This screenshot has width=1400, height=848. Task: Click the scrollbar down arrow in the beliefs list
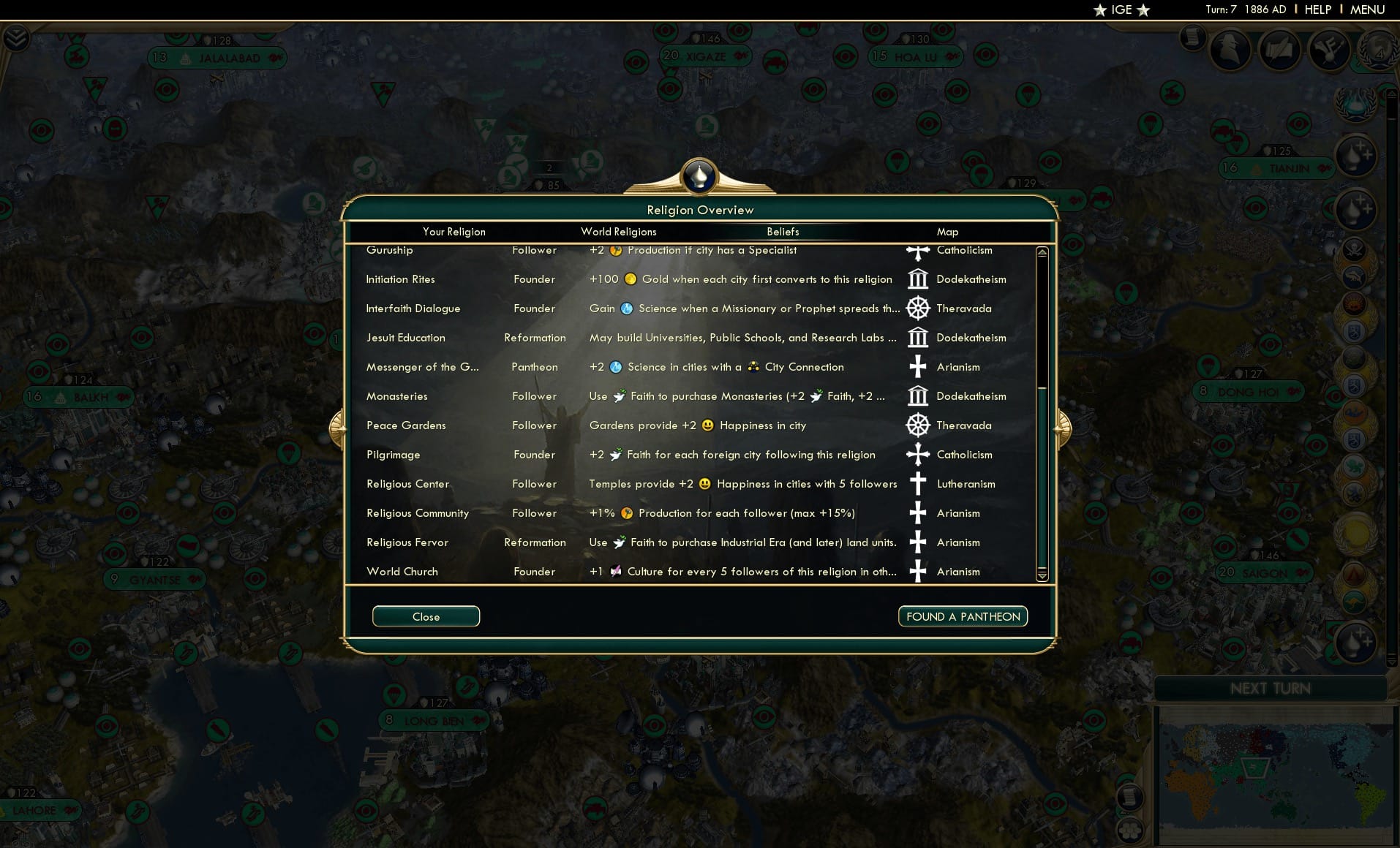pyautogui.click(x=1042, y=577)
